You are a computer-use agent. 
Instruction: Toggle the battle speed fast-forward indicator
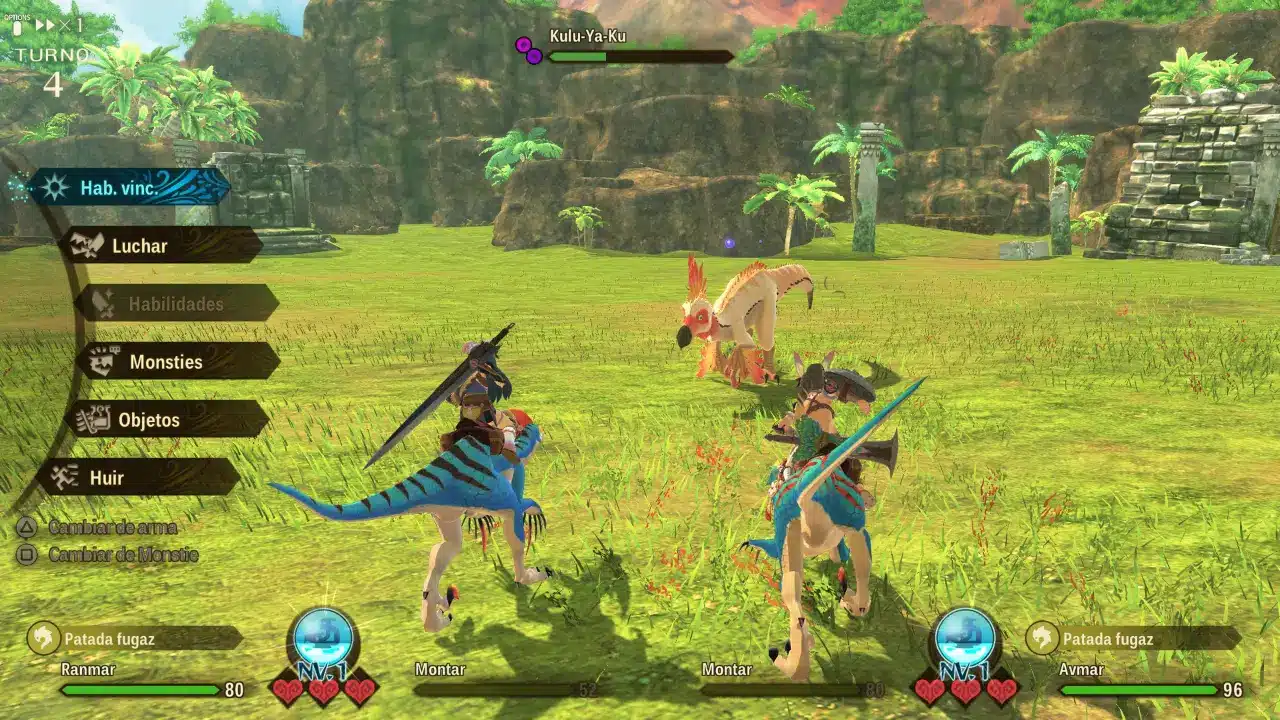45,25
